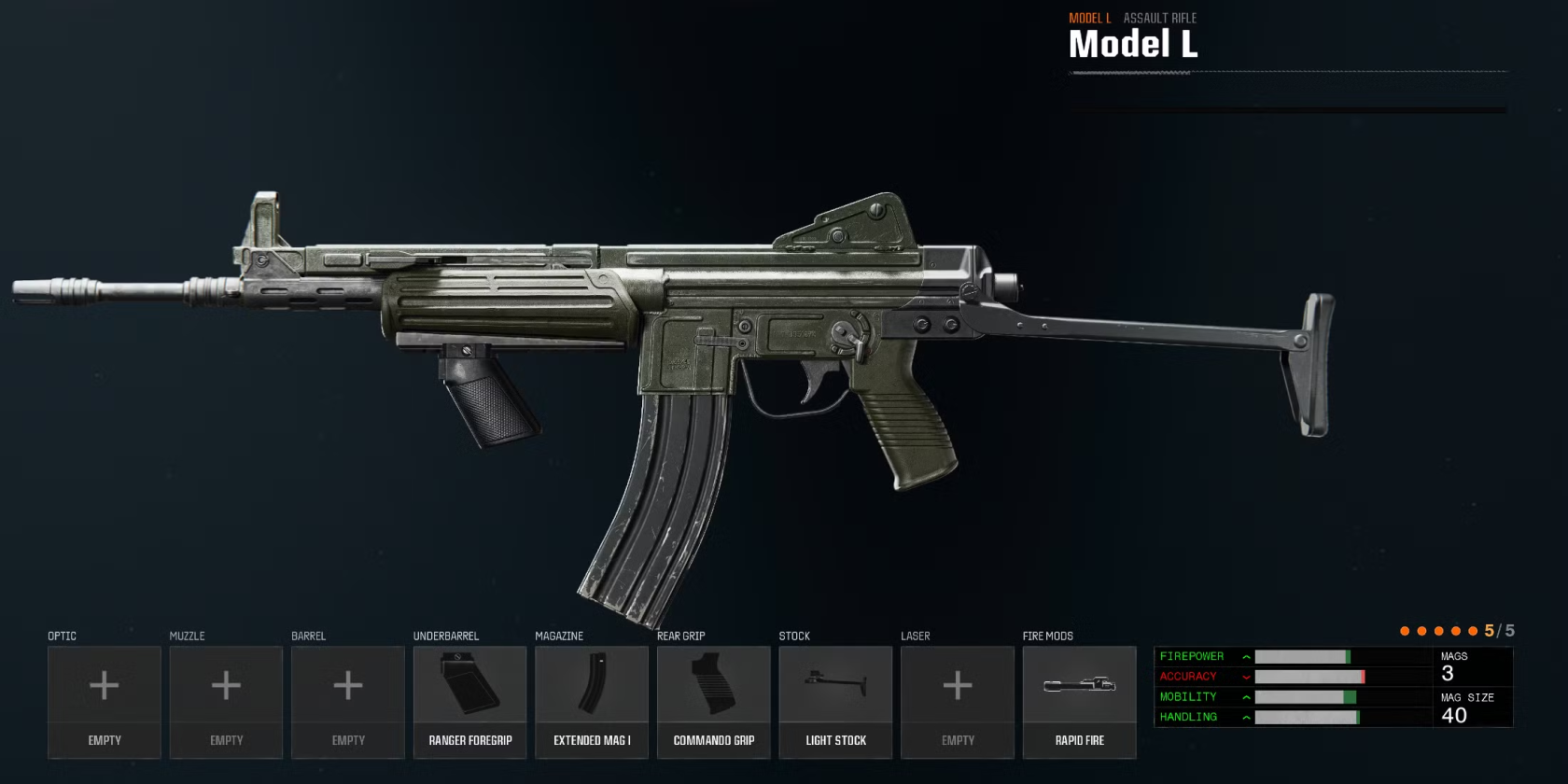The image size is (1568, 784).
Task: Select the Model L label above the title
Action: [x=1089, y=17]
